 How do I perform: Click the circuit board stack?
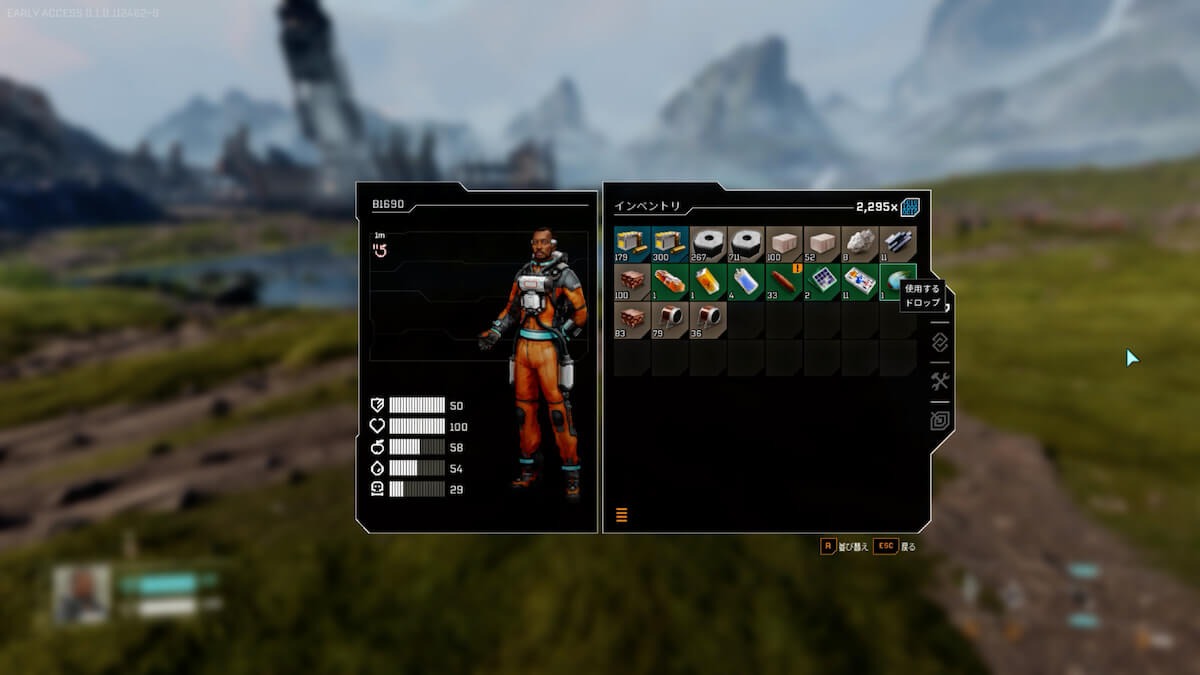tap(860, 282)
